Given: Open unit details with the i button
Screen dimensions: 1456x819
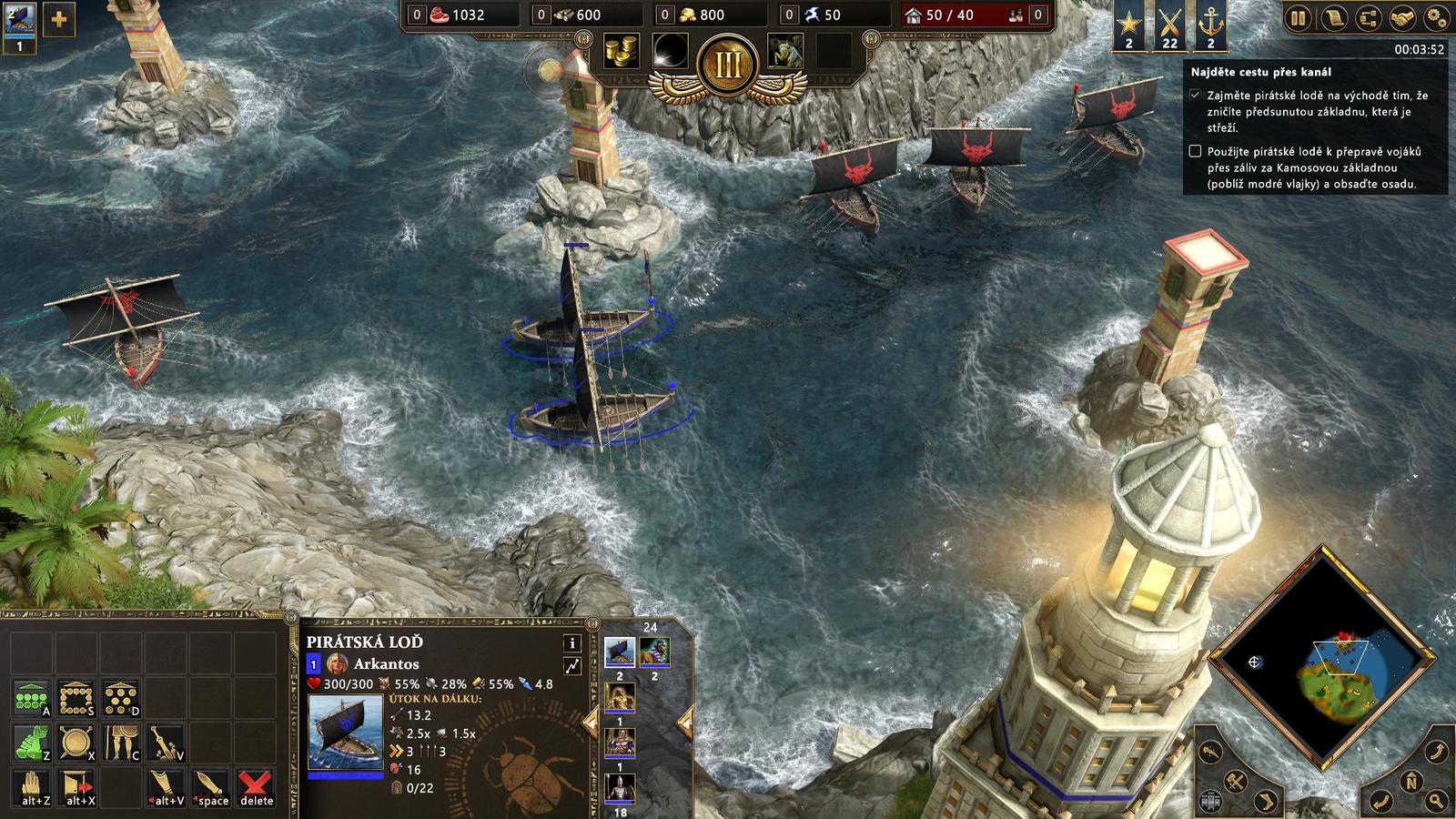Looking at the screenshot, I should (573, 643).
